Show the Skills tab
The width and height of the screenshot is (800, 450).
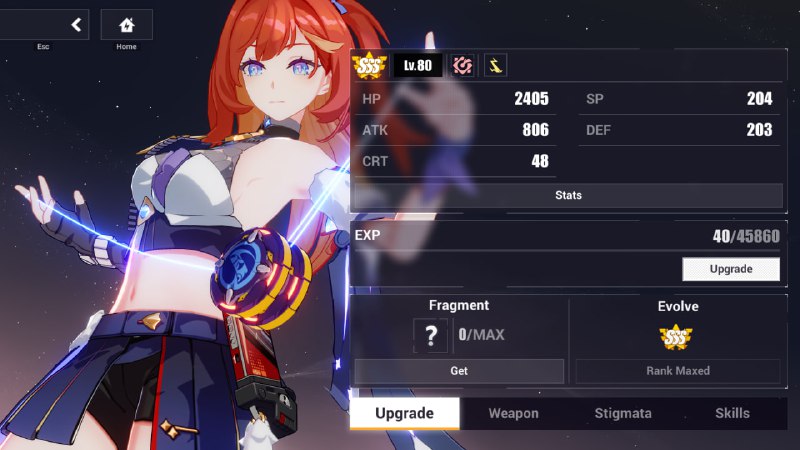tap(732, 413)
